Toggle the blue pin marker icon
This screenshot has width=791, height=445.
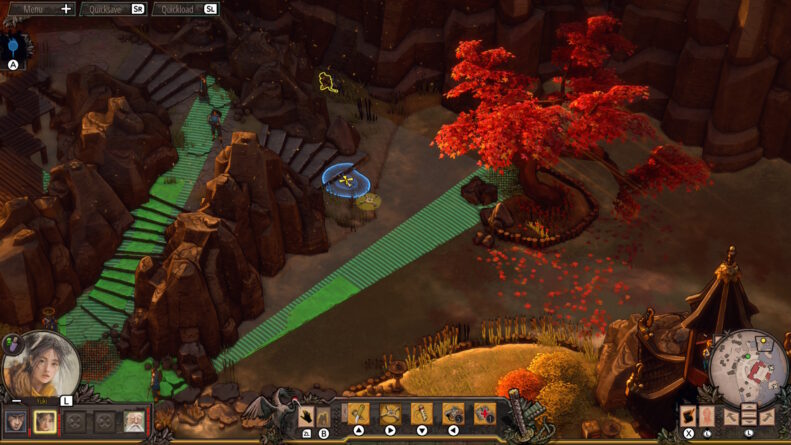point(13,46)
